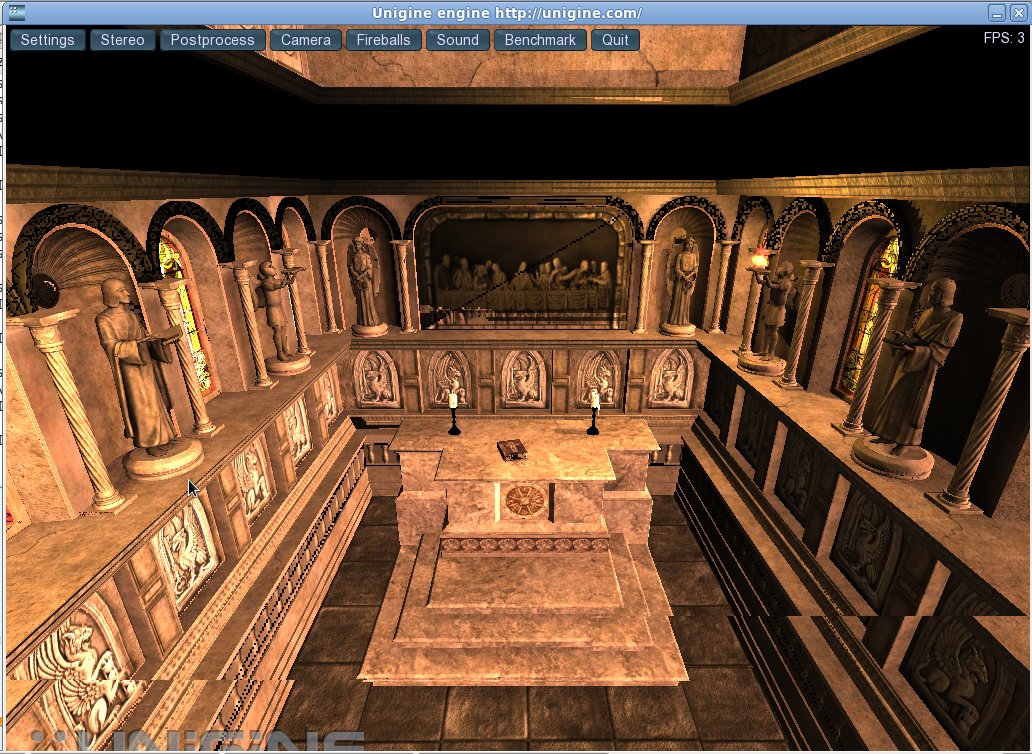The image size is (1032, 754).
Task: Toggle Sound in the demo
Action: (x=458, y=40)
